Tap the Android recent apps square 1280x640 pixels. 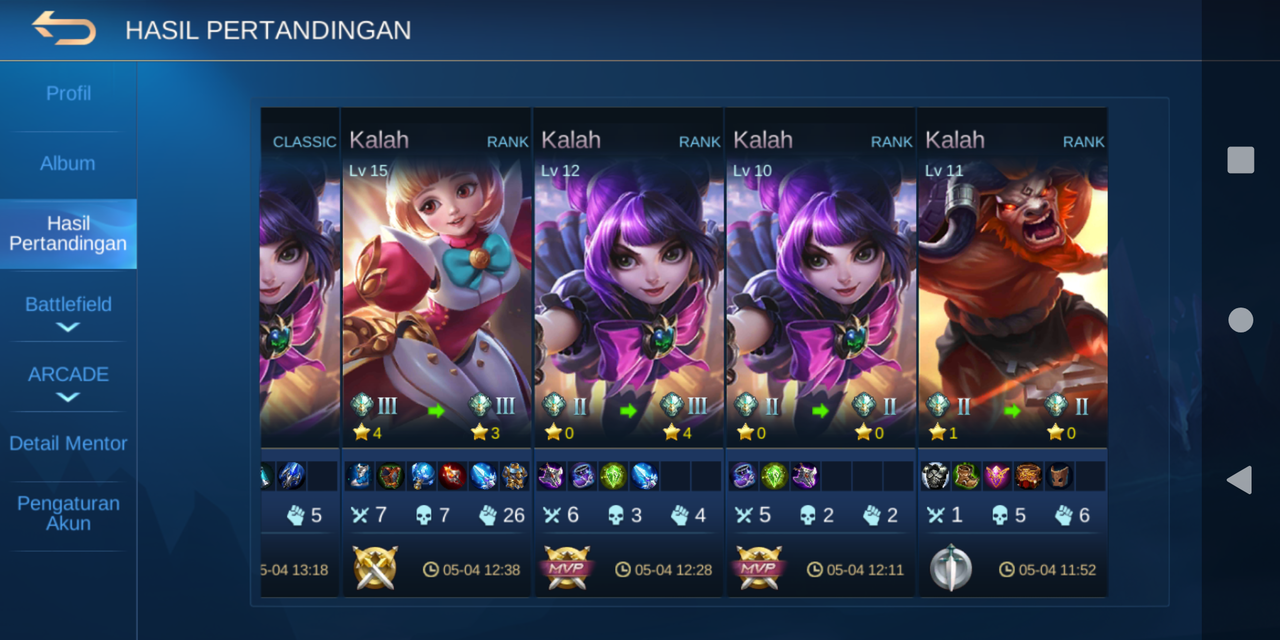[x=1240, y=160]
